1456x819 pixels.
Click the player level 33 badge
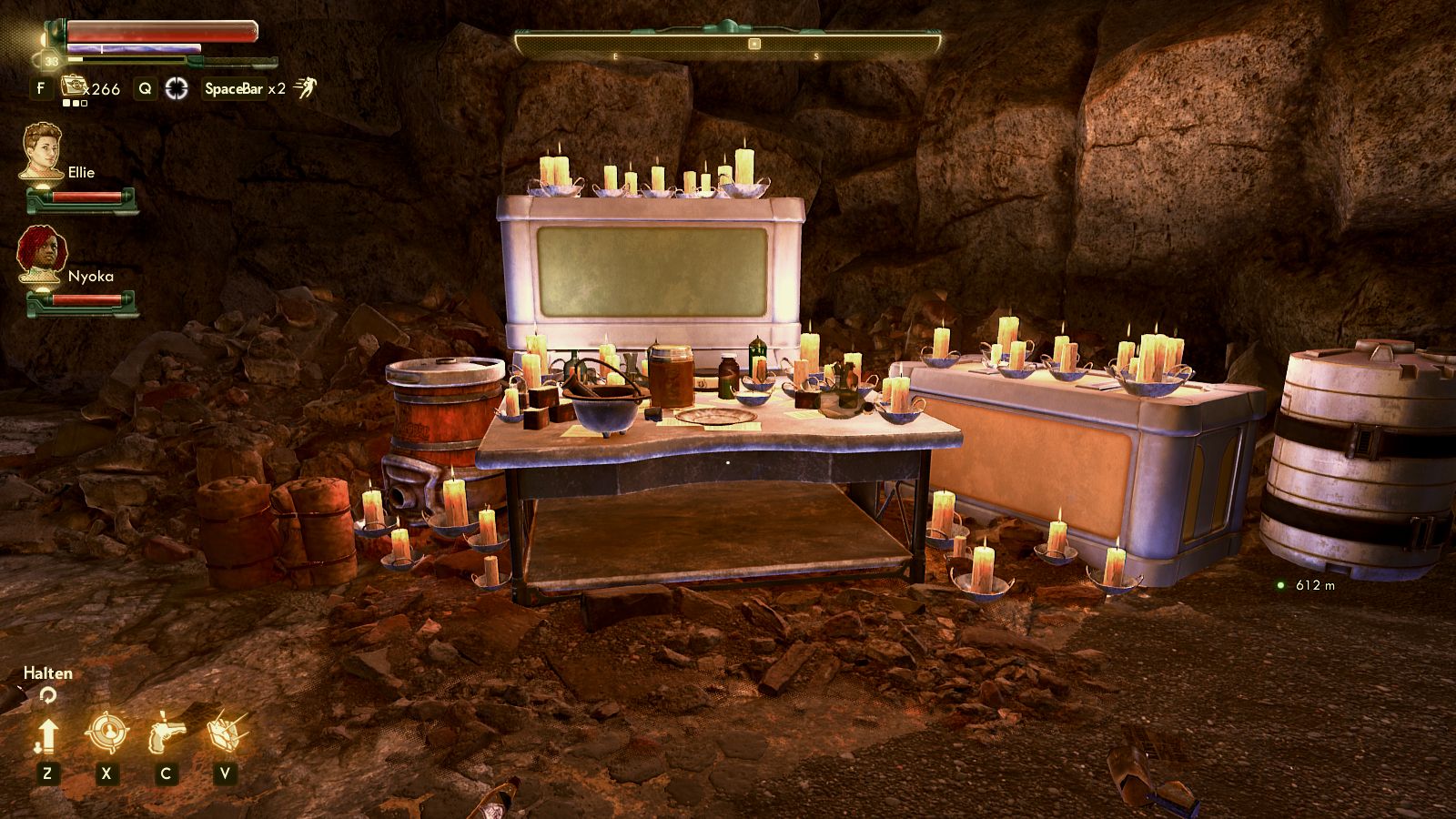click(51, 61)
